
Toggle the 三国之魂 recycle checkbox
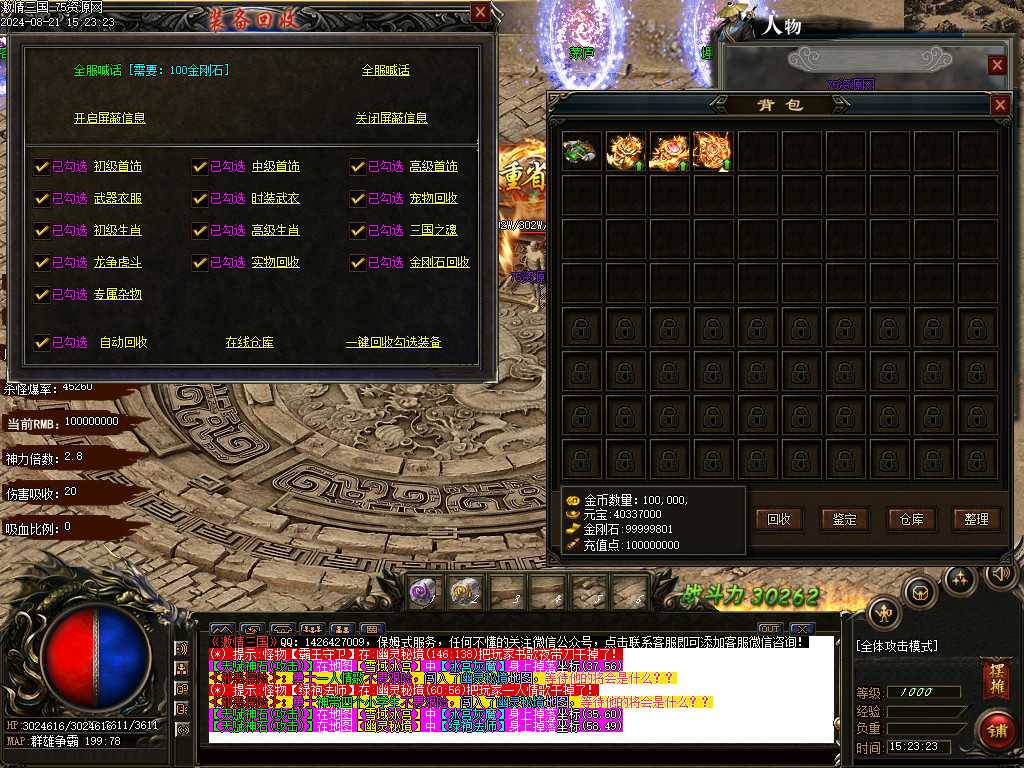coord(358,230)
